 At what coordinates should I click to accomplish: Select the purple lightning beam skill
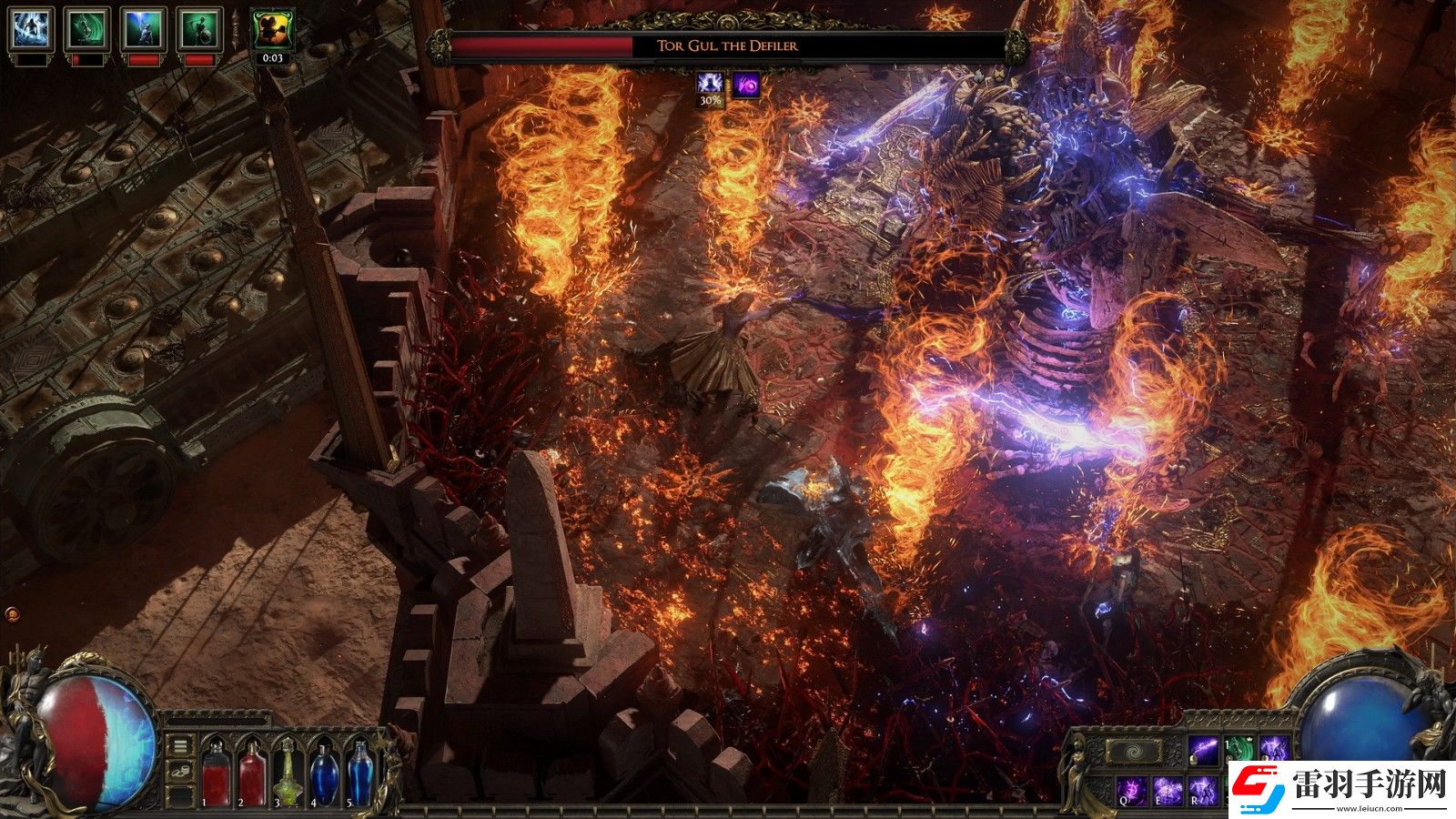click(1203, 751)
